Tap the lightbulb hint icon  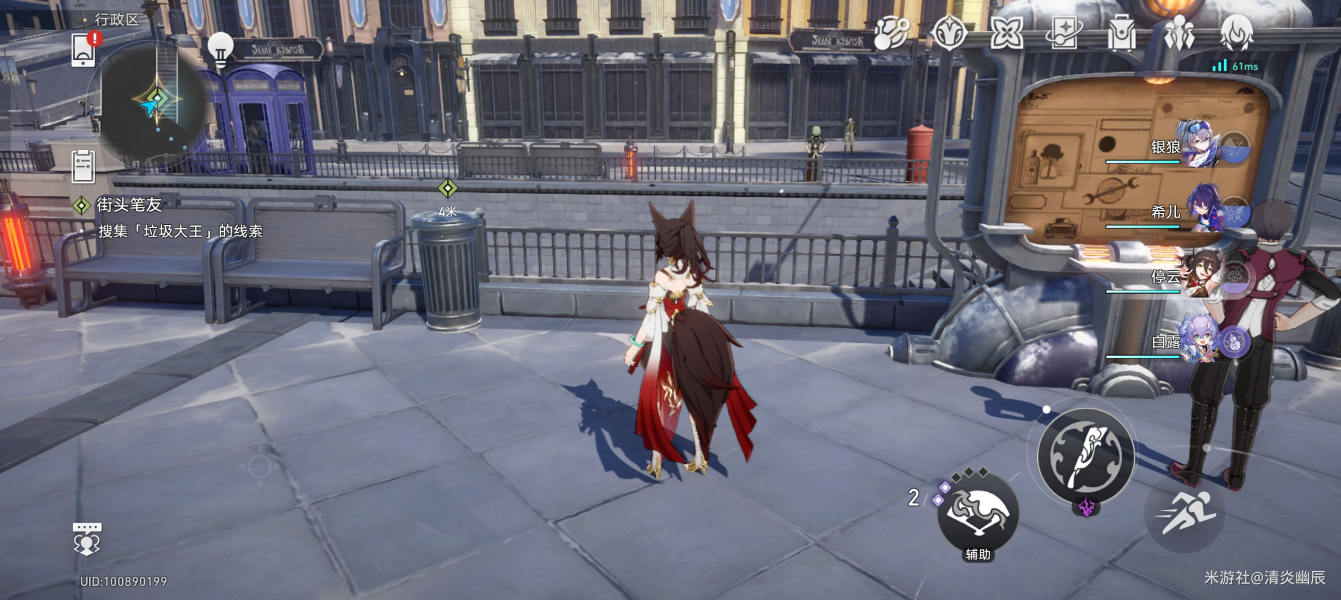[x=220, y=48]
